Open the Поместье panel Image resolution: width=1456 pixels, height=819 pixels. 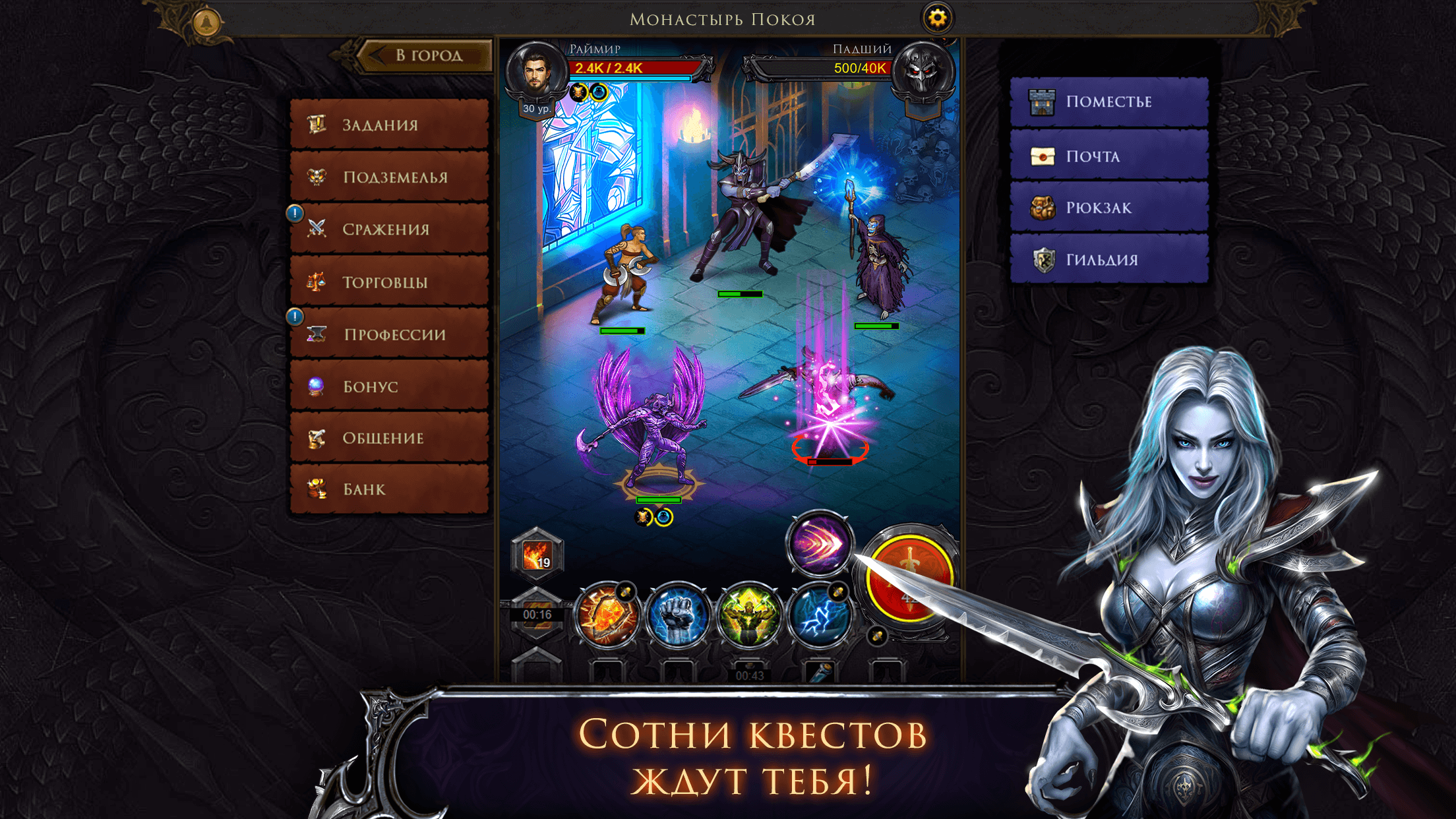(1108, 102)
